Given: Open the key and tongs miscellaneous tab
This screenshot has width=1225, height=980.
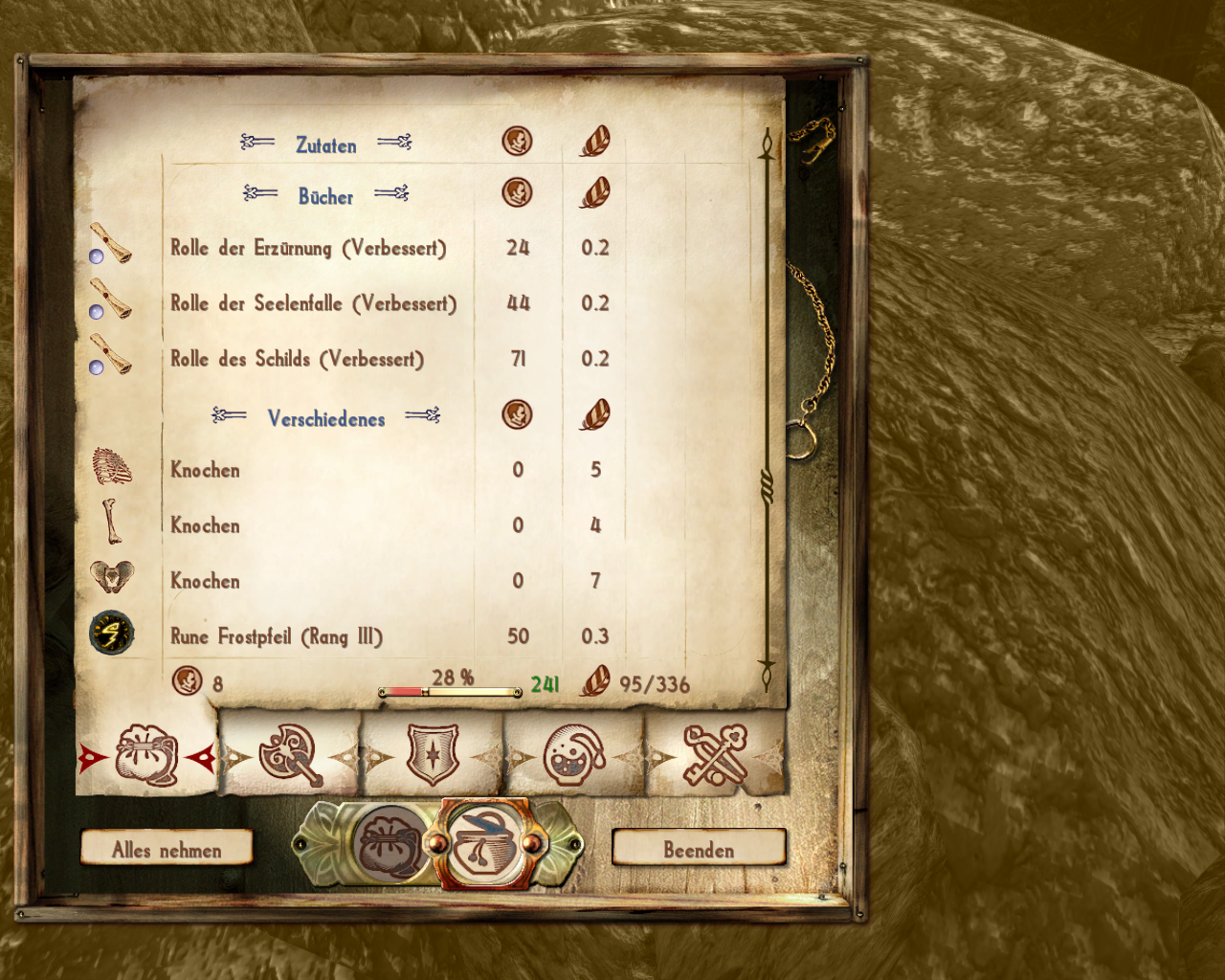Looking at the screenshot, I should click(x=715, y=756).
